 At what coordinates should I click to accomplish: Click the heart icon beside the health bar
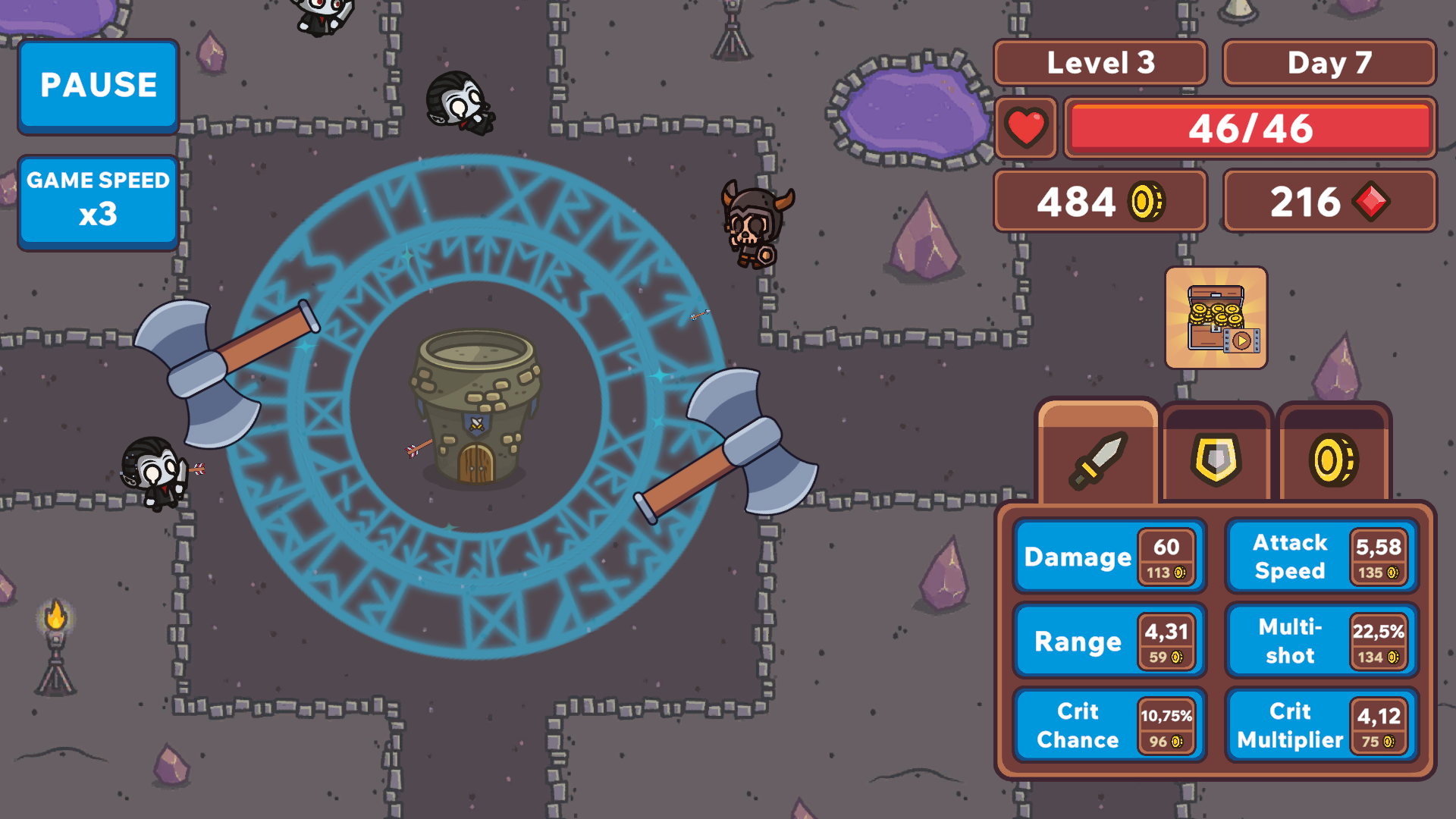pos(1025,128)
